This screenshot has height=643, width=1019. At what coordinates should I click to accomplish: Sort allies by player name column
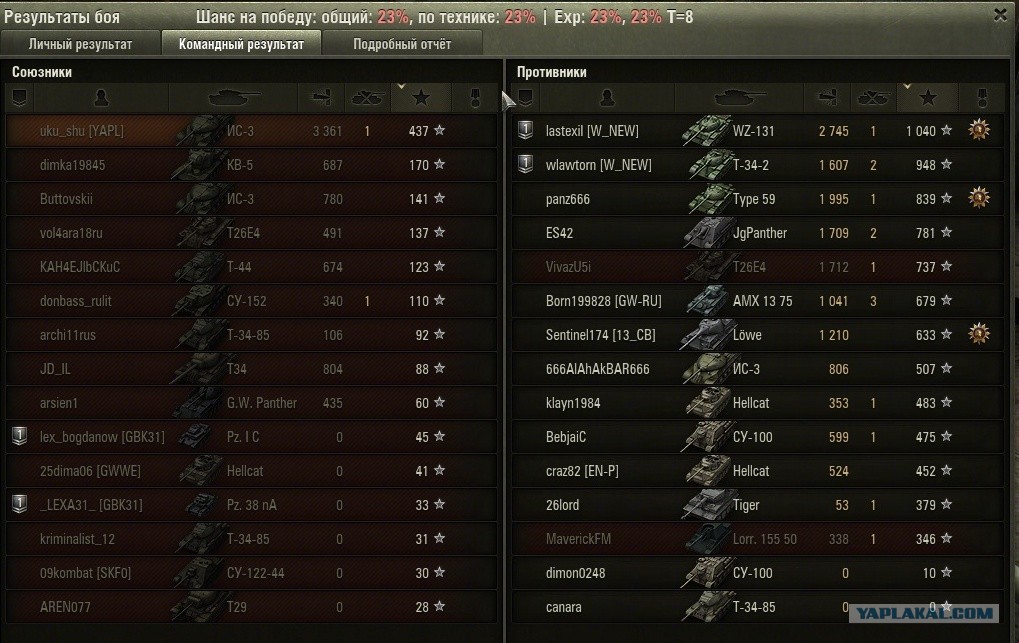[x=101, y=98]
